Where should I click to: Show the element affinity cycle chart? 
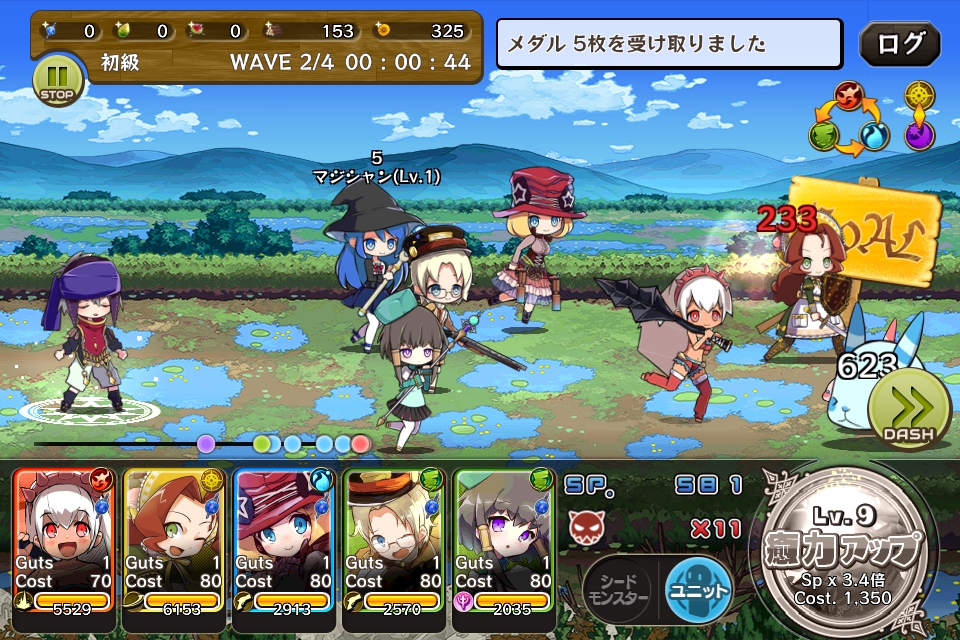click(x=847, y=119)
